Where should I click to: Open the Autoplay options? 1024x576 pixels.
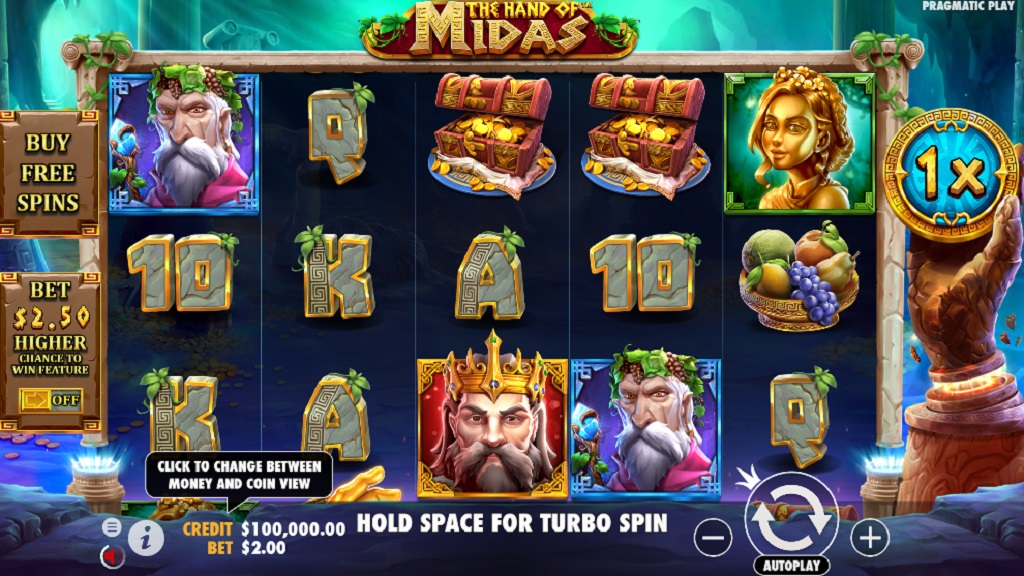[x=791, y=565]
